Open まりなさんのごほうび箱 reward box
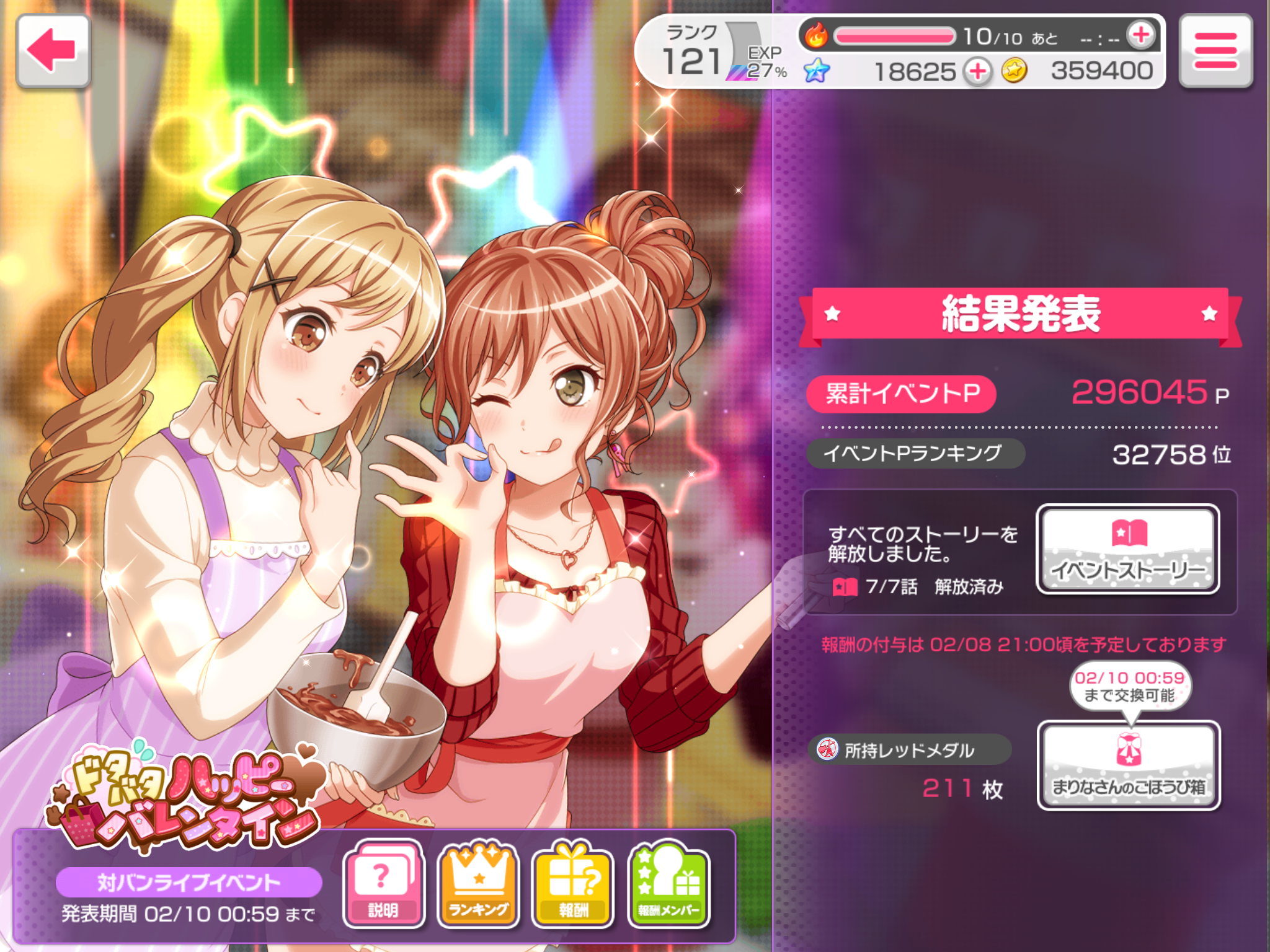This screenshot has height=952, width=1270. (1129, 765)
